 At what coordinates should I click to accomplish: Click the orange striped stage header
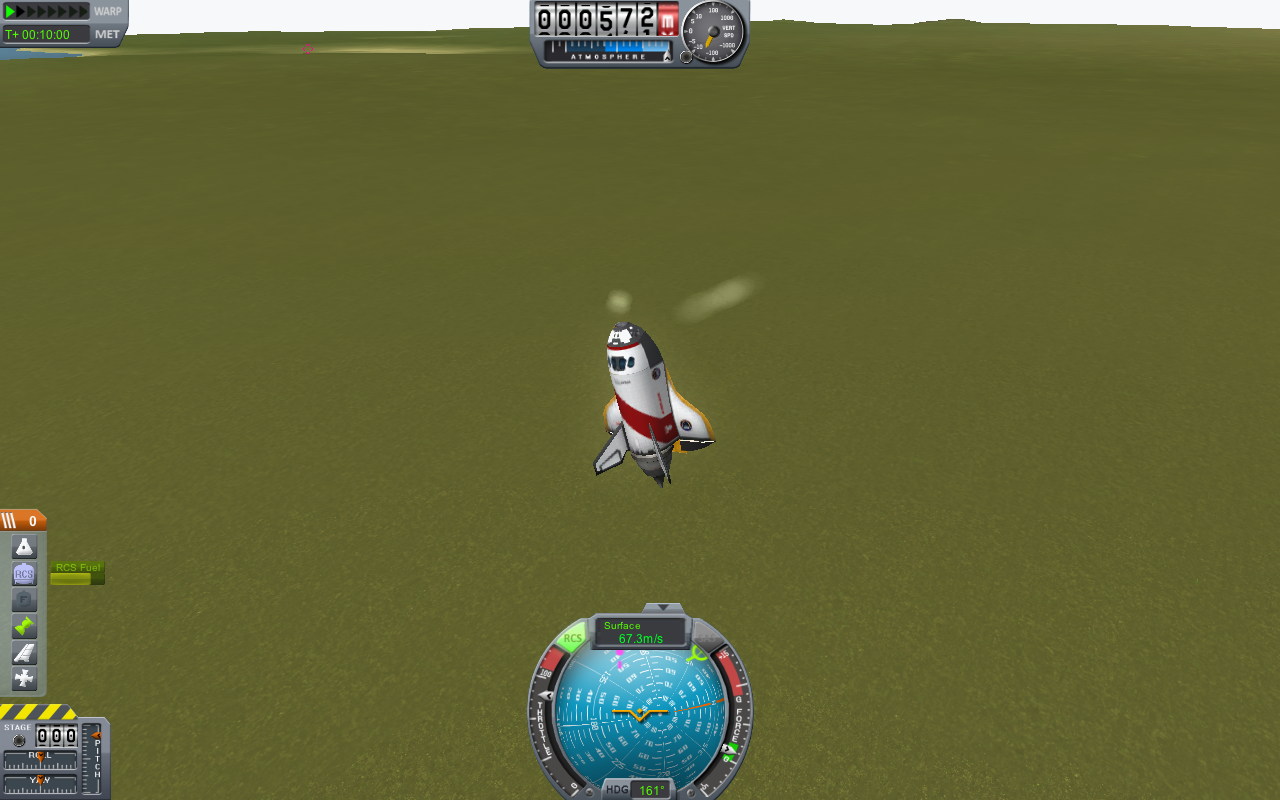(21, 520)
